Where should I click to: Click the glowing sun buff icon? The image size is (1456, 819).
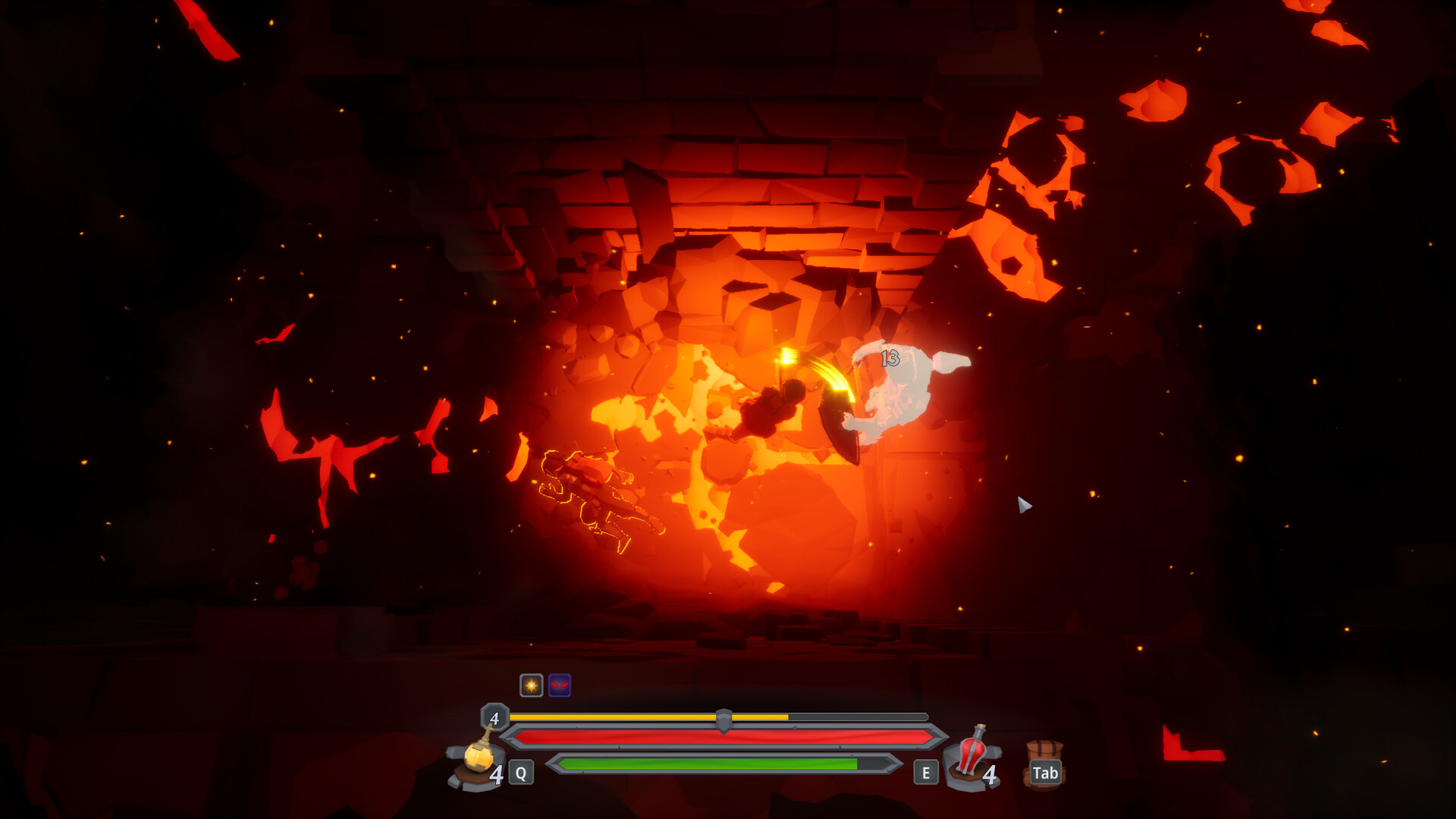(532, 683)
